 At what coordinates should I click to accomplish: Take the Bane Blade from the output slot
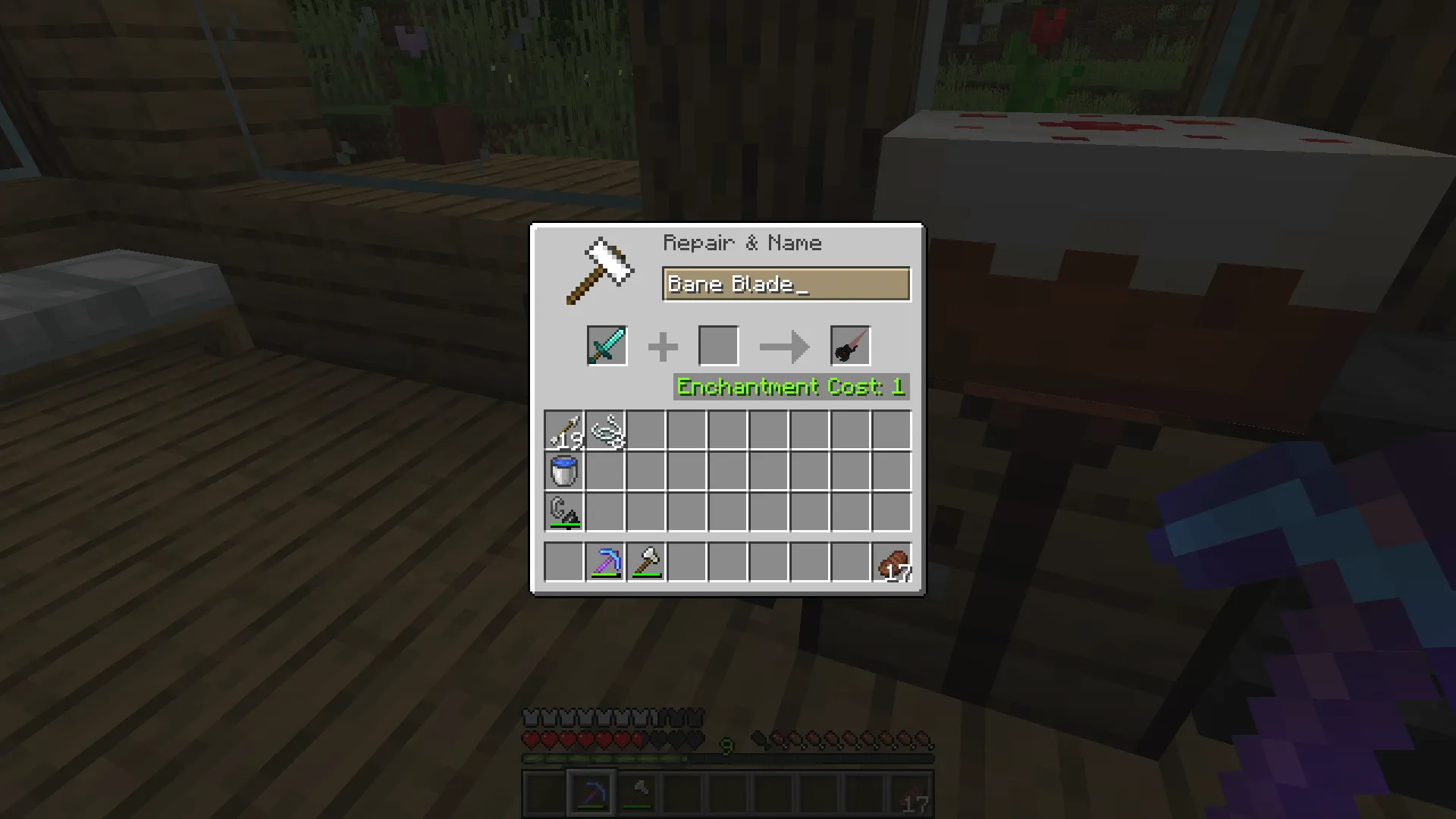[x=849, y=346]
